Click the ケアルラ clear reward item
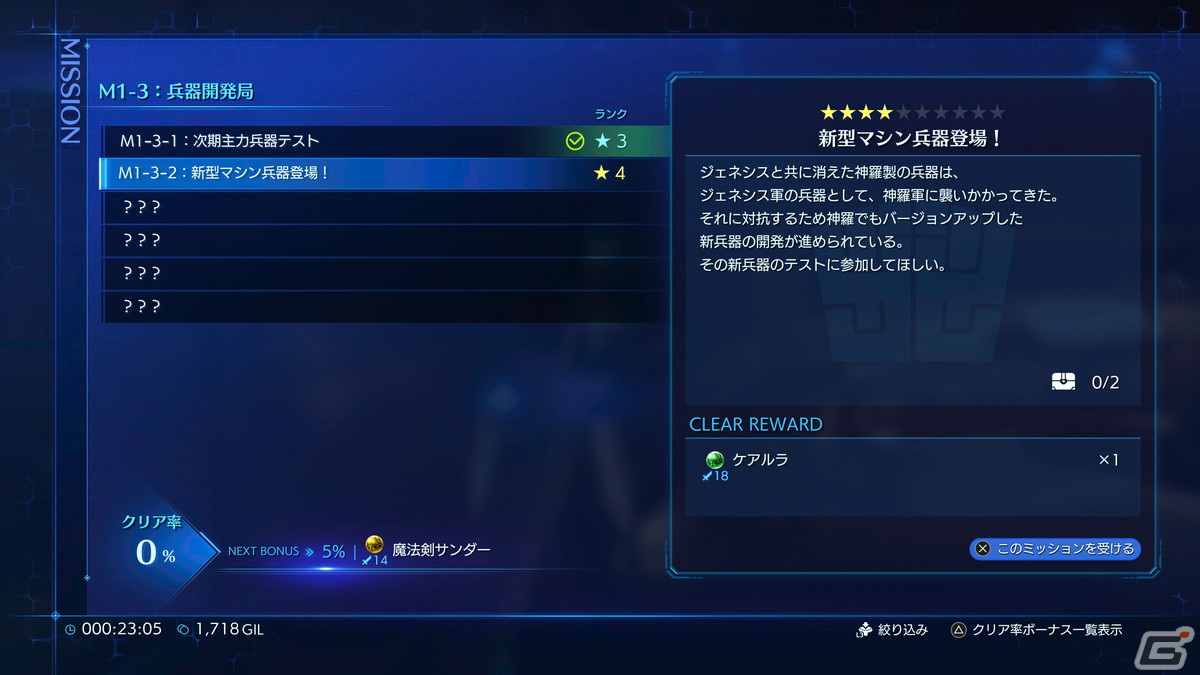Viewport: 1200px width, 675px height. (760, 460)
